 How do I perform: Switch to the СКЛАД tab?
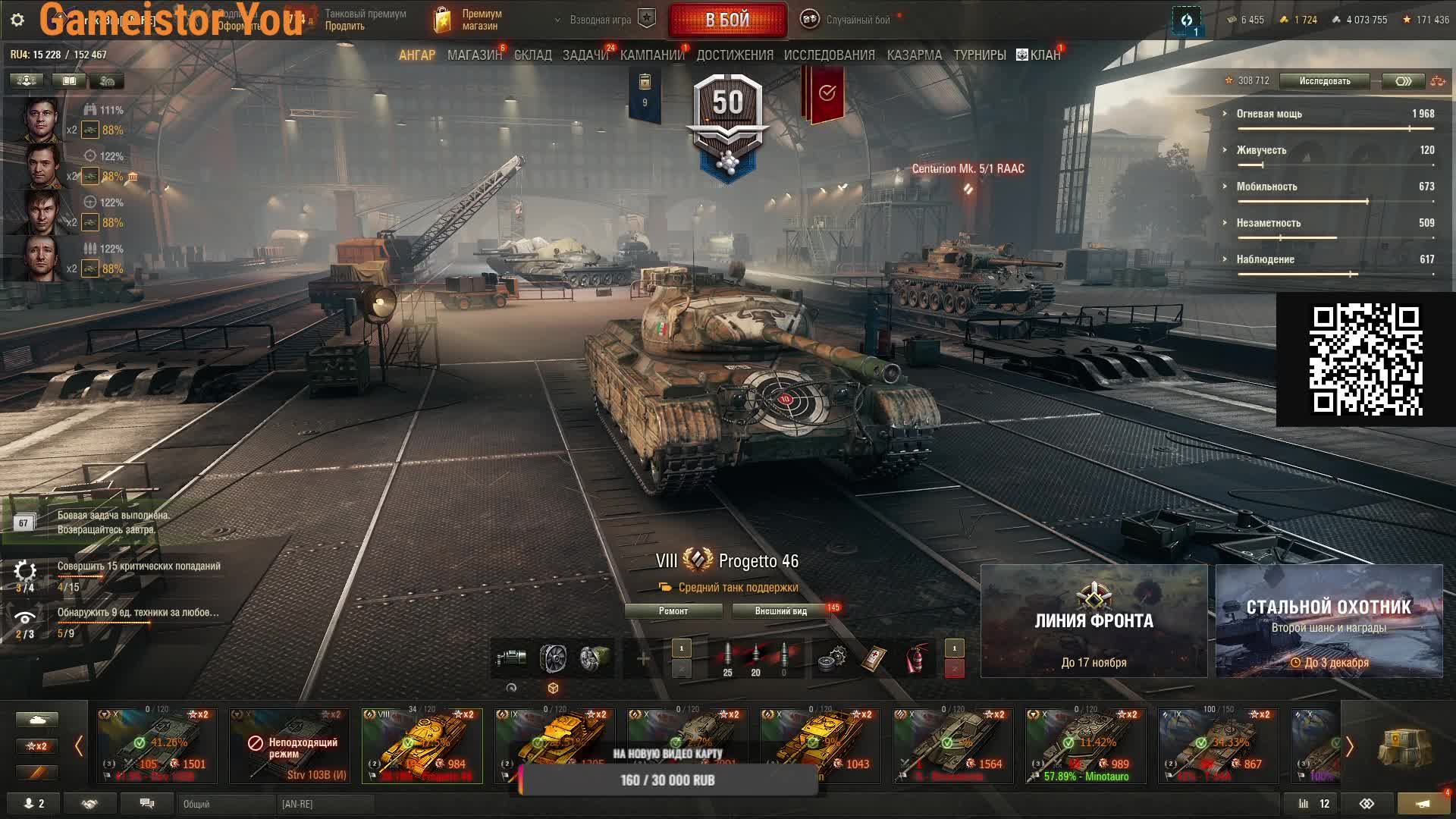532,55
